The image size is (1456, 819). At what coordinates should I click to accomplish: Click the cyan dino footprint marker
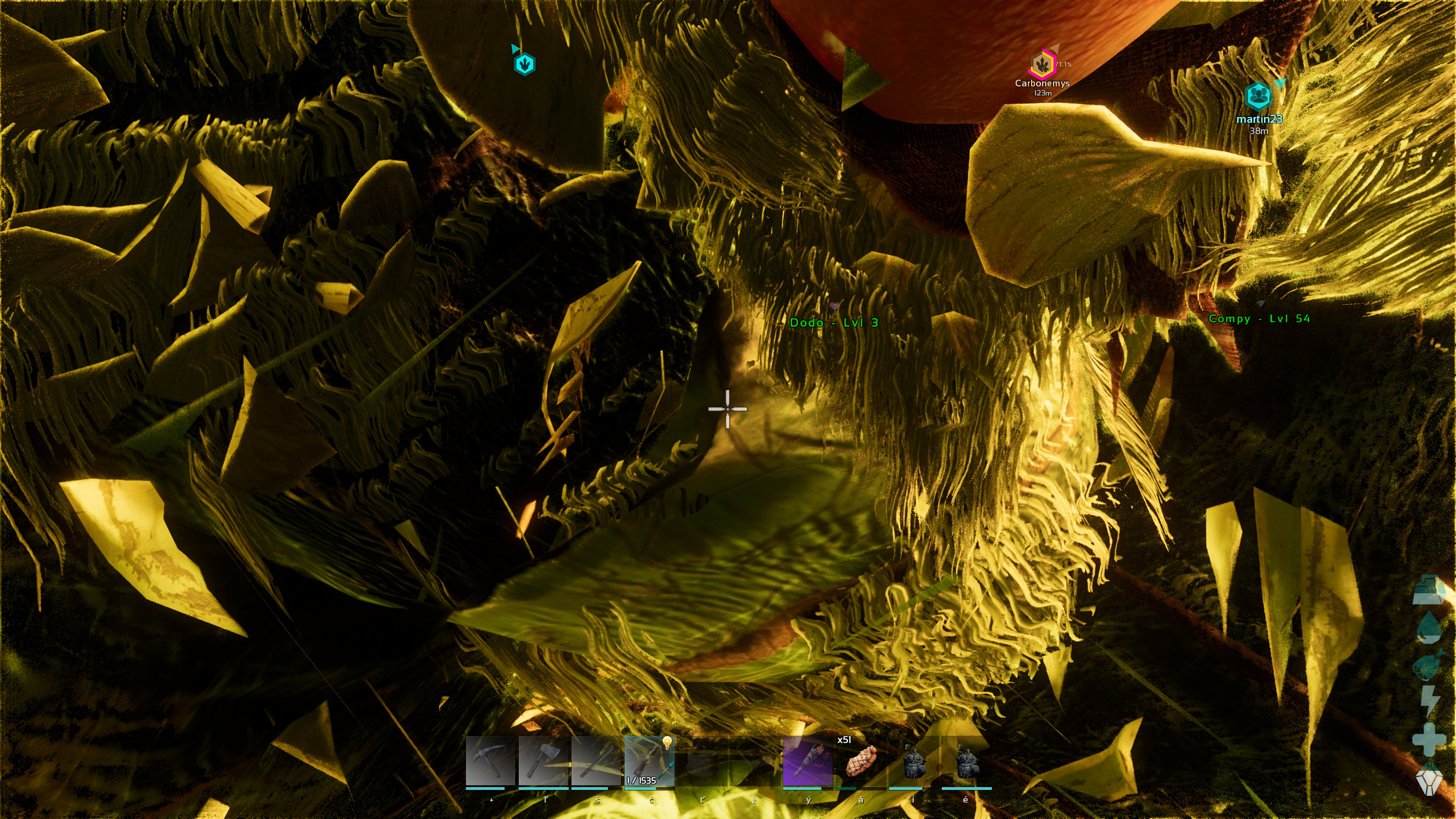pos(525,64)
